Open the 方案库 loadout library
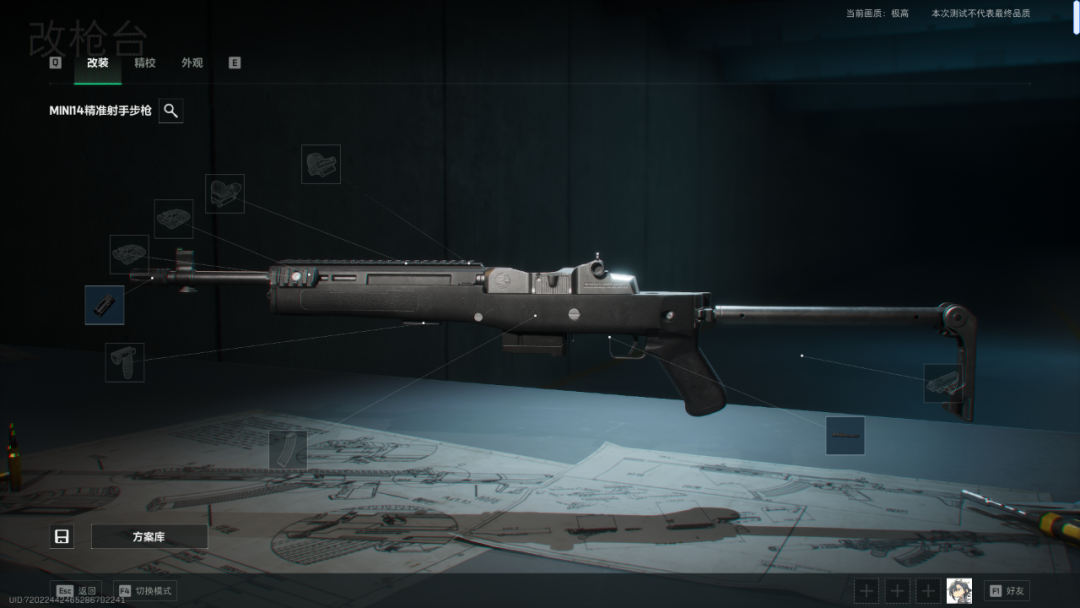This screenshot has height=608, width=1080. (x=149, y=537)
